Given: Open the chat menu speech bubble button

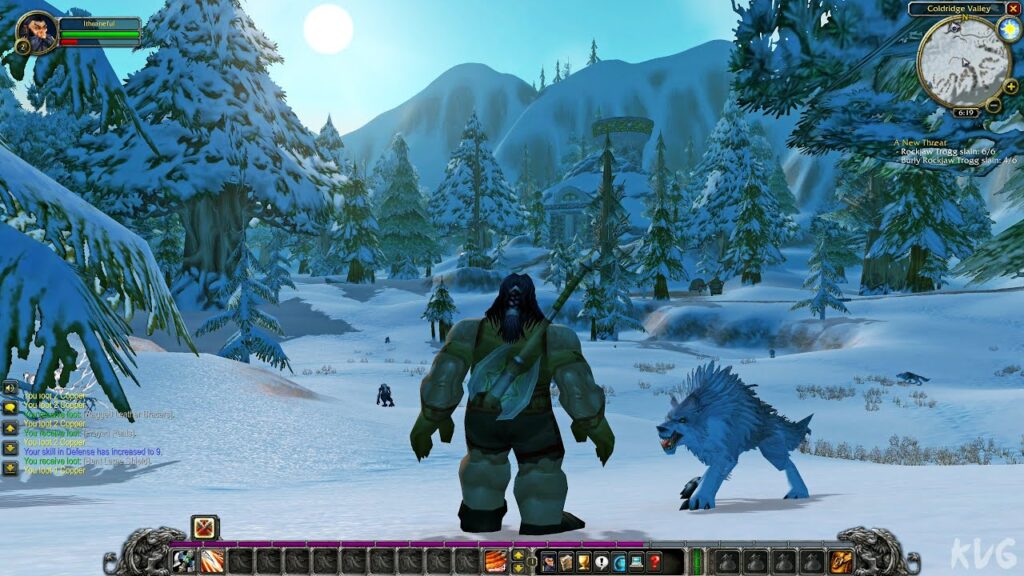Looking at the screenshot, I should pyautogui.click(x=10, y=407).
